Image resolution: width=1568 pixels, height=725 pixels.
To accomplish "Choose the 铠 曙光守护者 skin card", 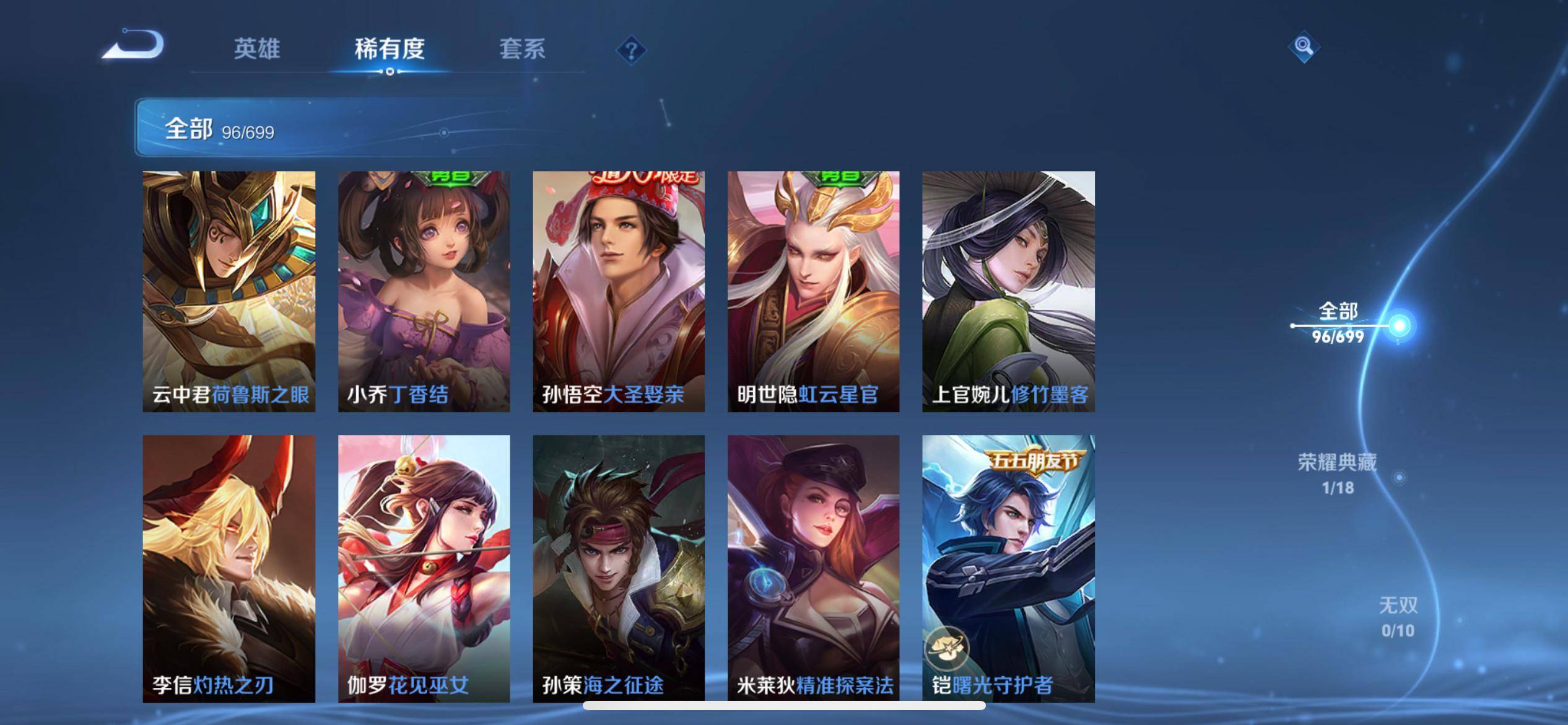I will pos(1008,568).
